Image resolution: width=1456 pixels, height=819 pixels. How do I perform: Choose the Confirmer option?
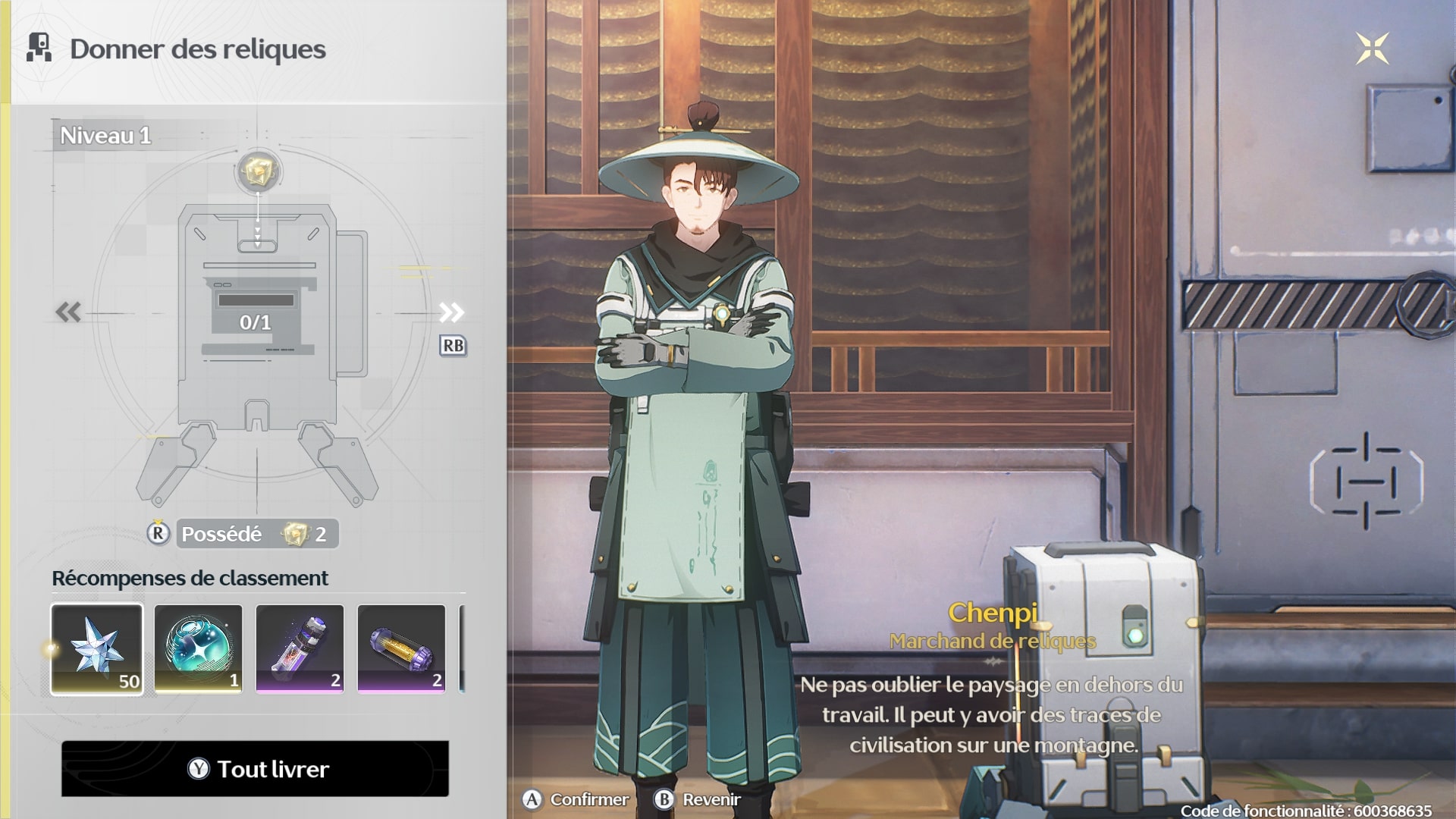[x=576, y=799]
